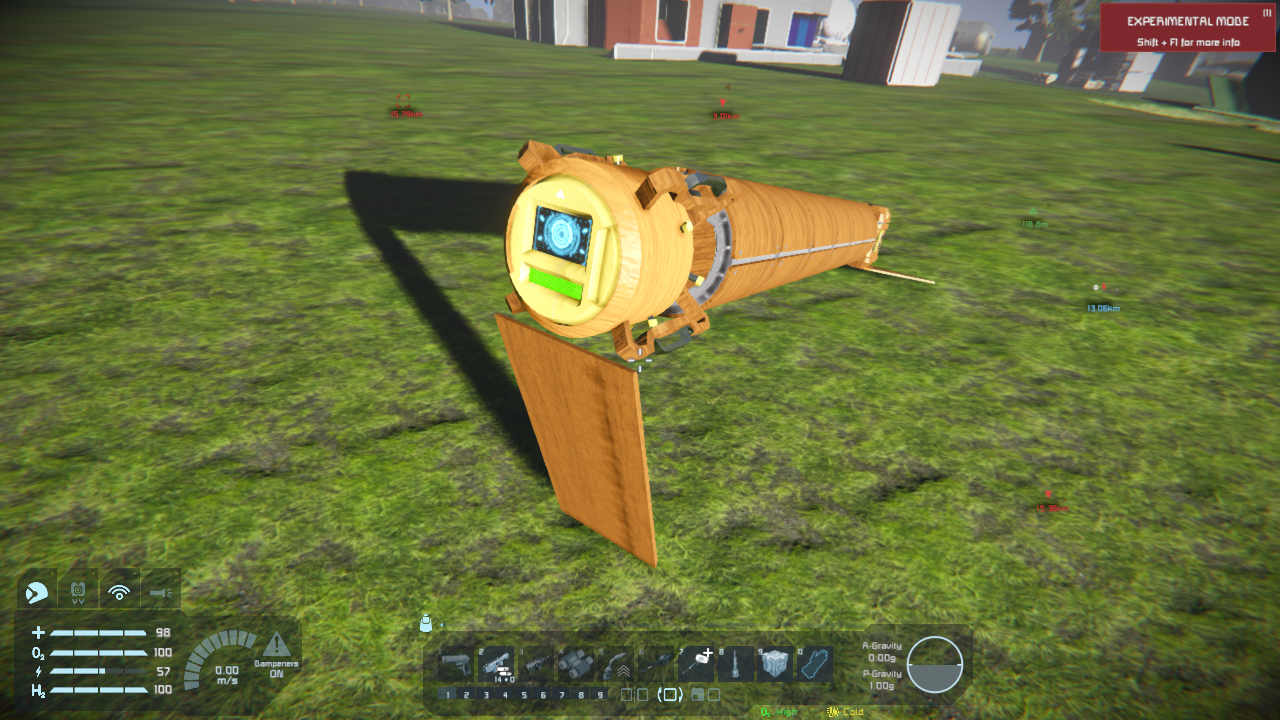
Task: Equip the welder tool in slot 5
Action: 617,663
